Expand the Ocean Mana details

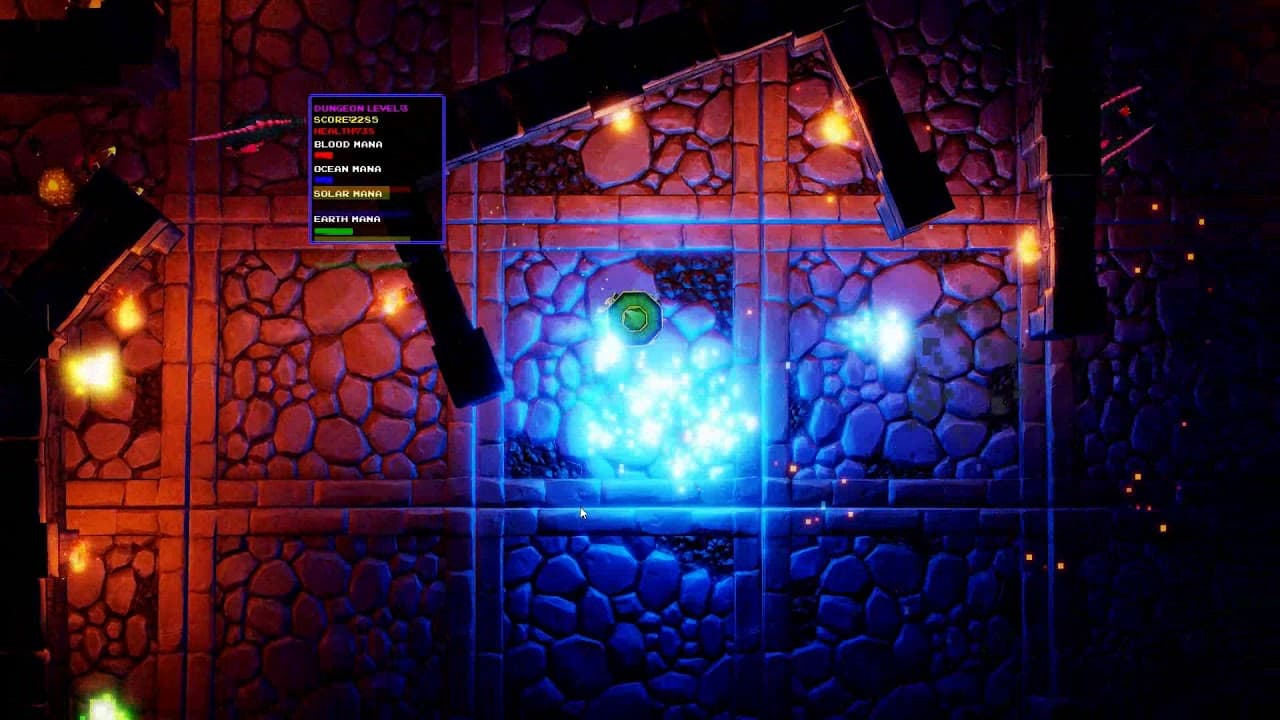pos(350,169)
